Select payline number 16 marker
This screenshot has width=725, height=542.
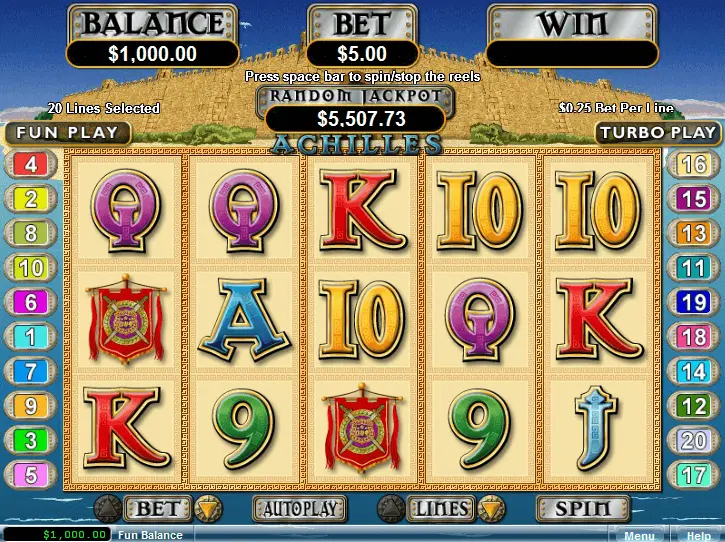(693, 165)
